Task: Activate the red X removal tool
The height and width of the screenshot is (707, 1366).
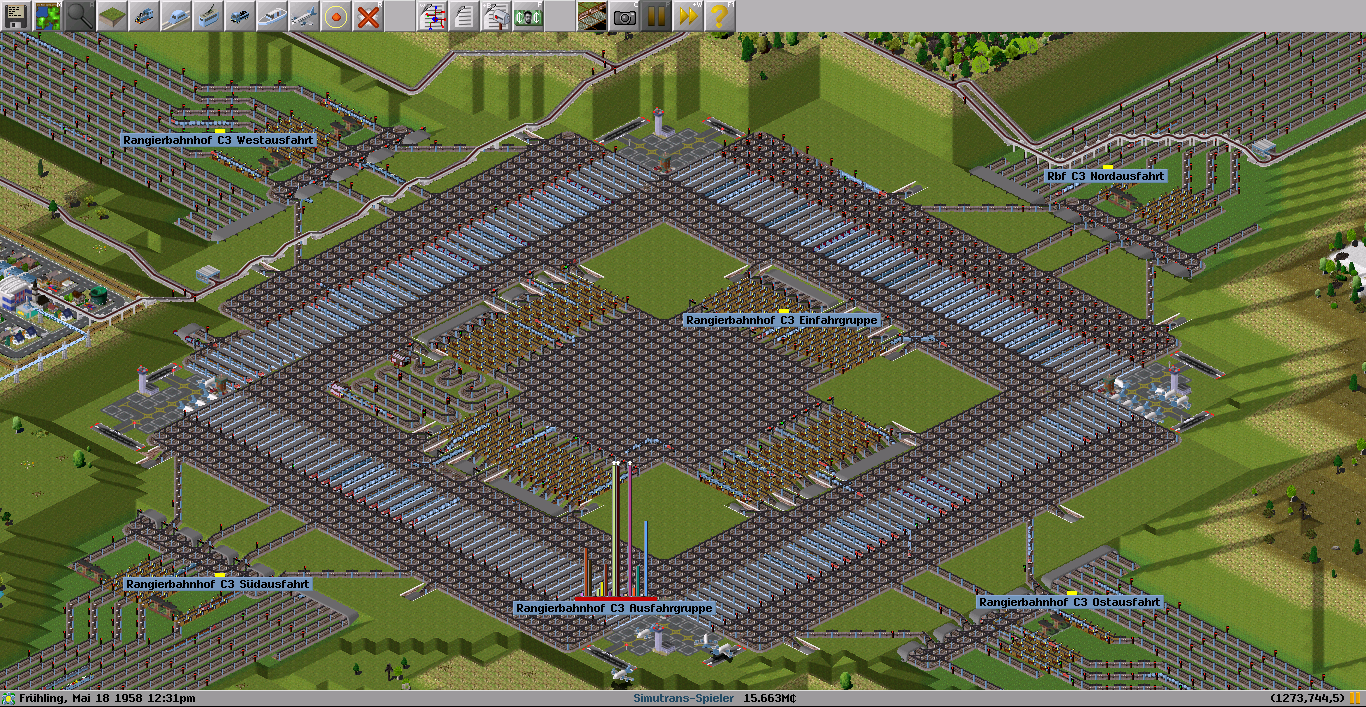Action: [368, 16]
